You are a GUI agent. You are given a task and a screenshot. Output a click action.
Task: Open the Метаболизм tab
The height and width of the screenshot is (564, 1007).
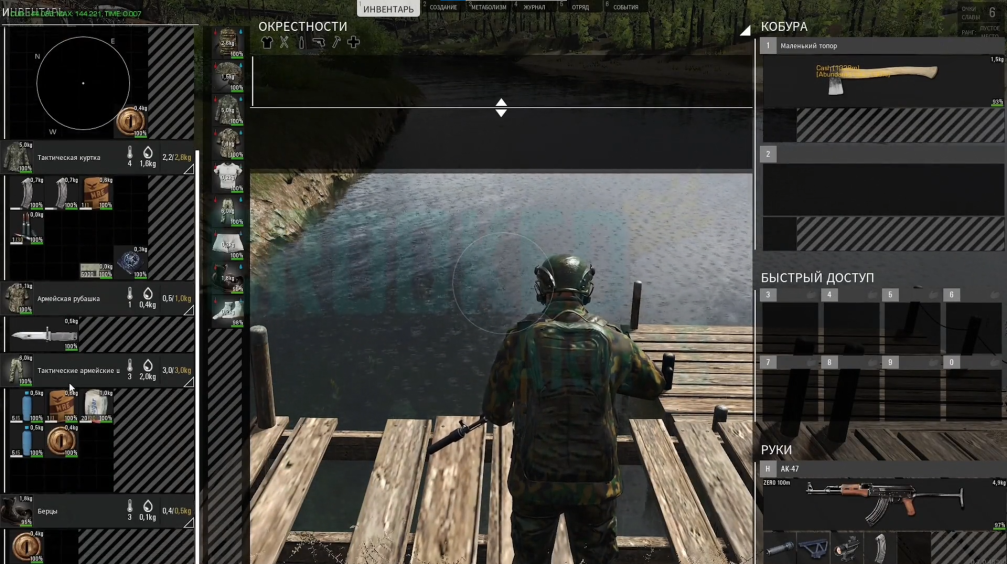point(488,7)
